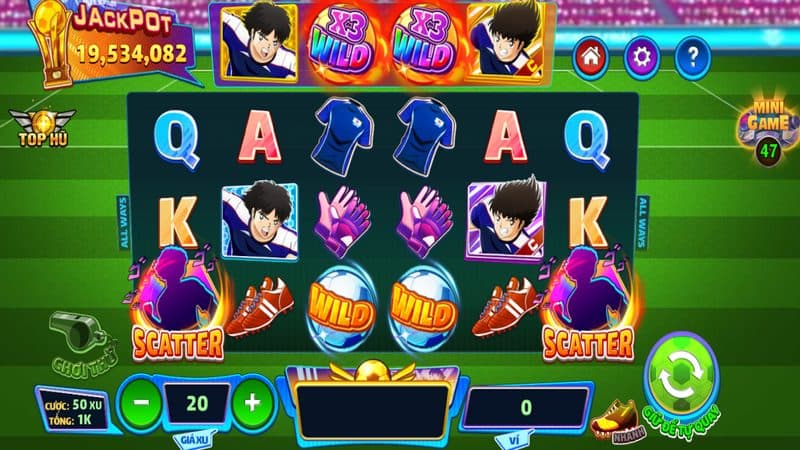Go to the home screen via house icon
This screenshot has height=450, width=800.
591,59
